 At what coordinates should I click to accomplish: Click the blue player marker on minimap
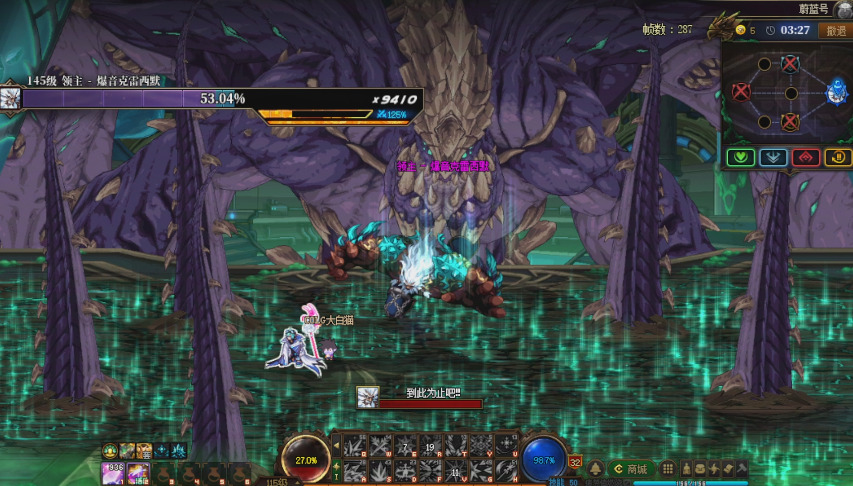tap(836, 93)
